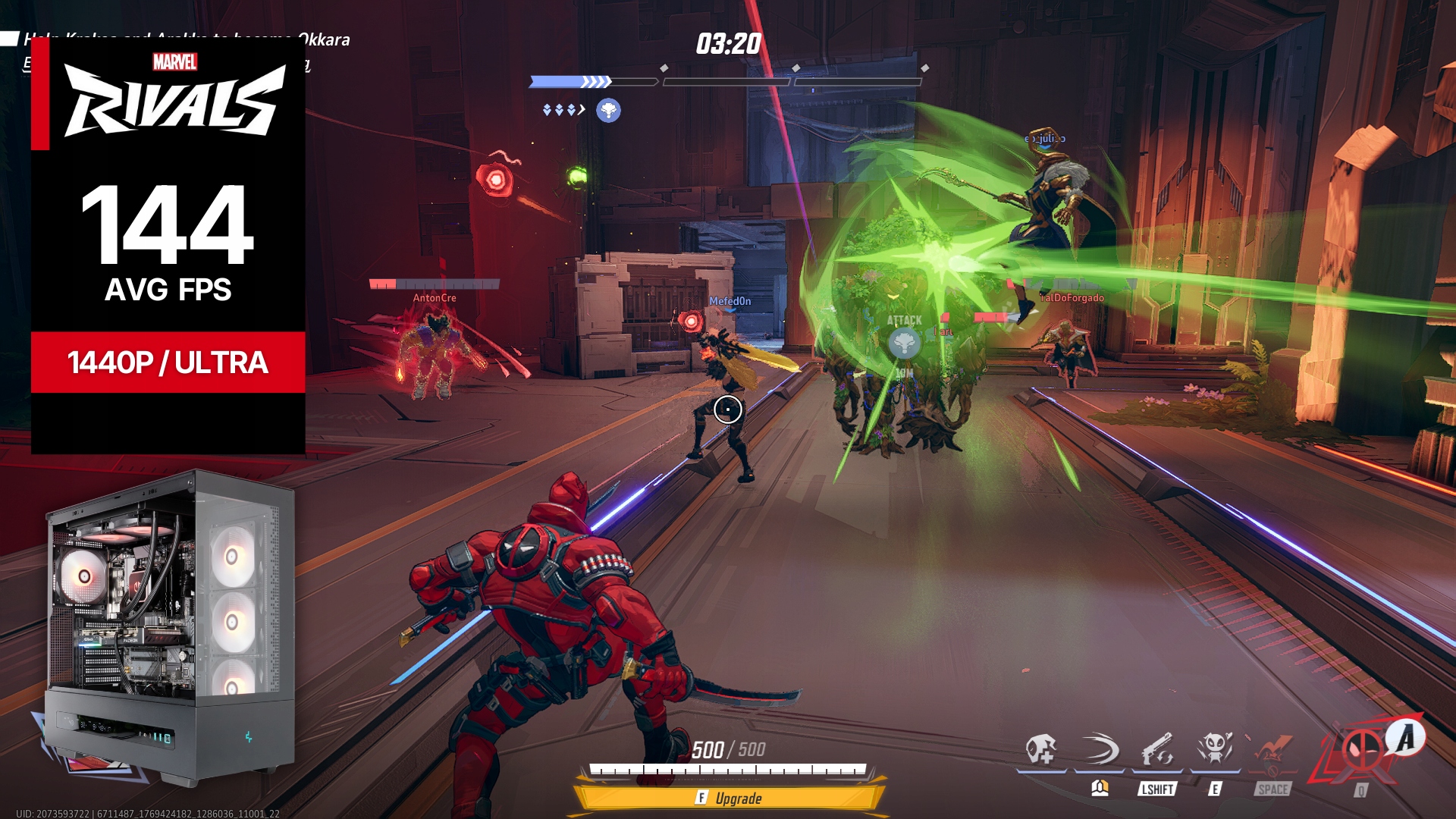Select the blue objective vehicle icon
This screenshot has width=1456, height=819.
click(608, 111)
